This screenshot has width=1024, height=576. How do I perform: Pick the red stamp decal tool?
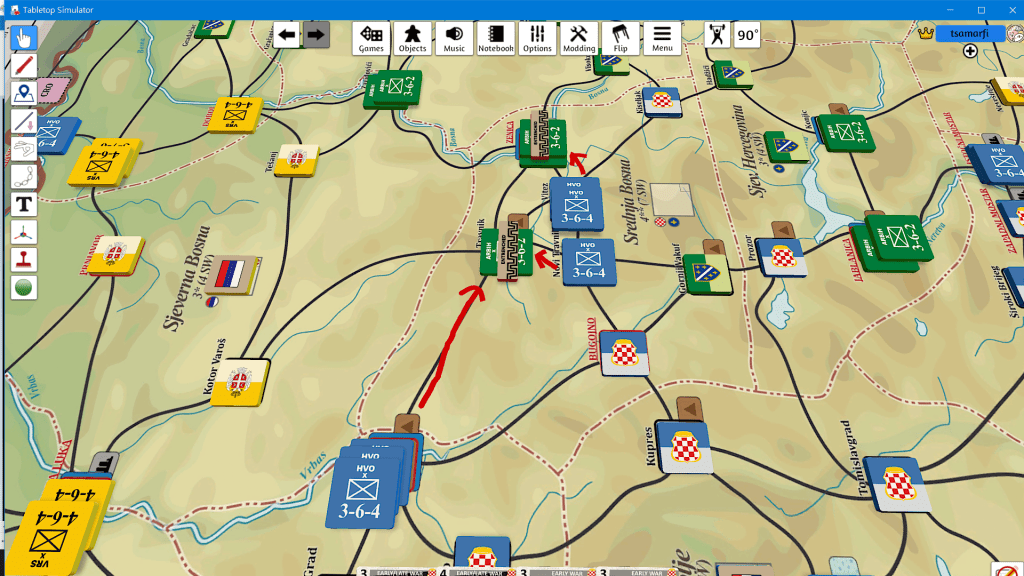click(24, 259)
